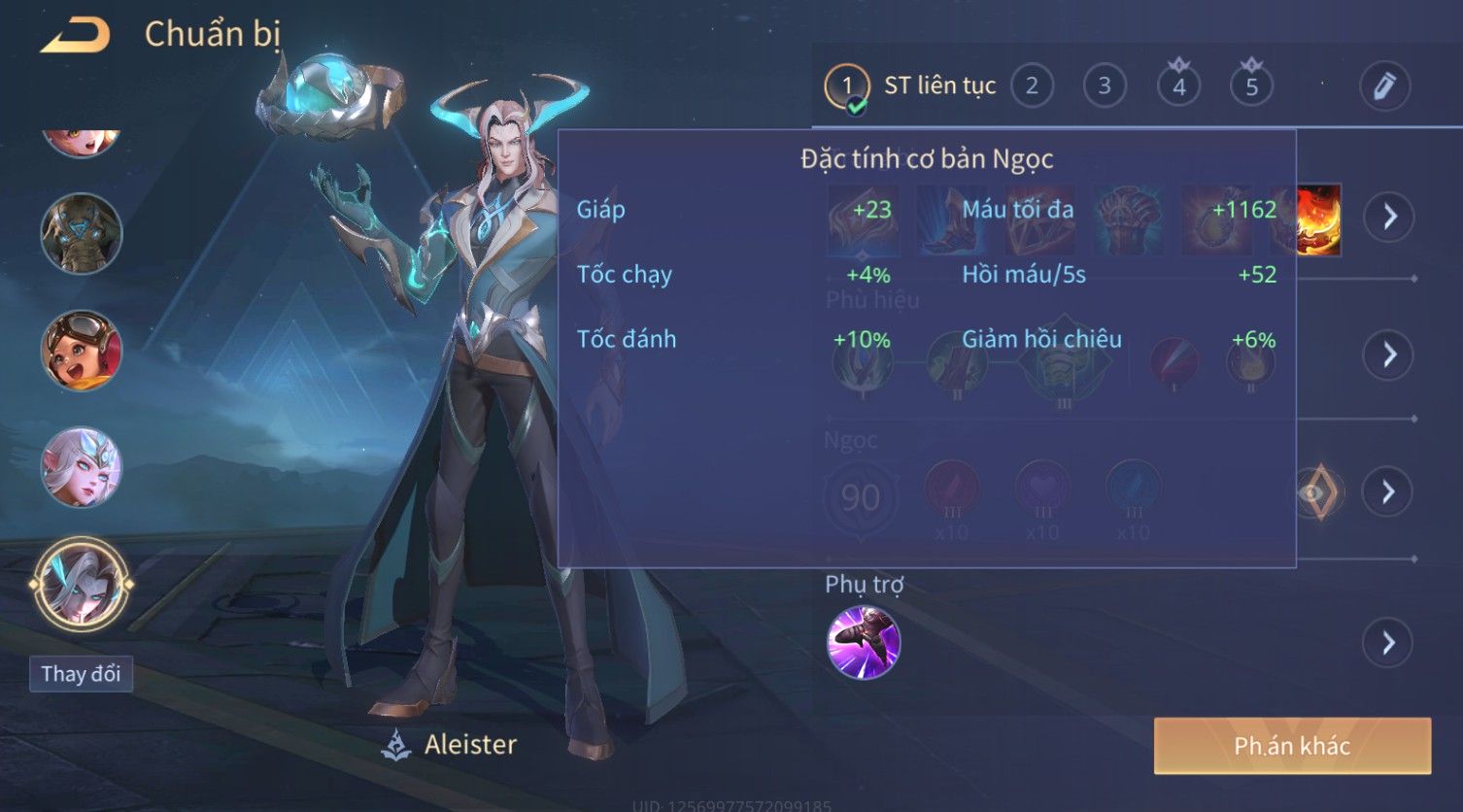The width and height of the screenshot is (1463, 812).
Task: Go back using the return arrow
Action: point(76,36)
